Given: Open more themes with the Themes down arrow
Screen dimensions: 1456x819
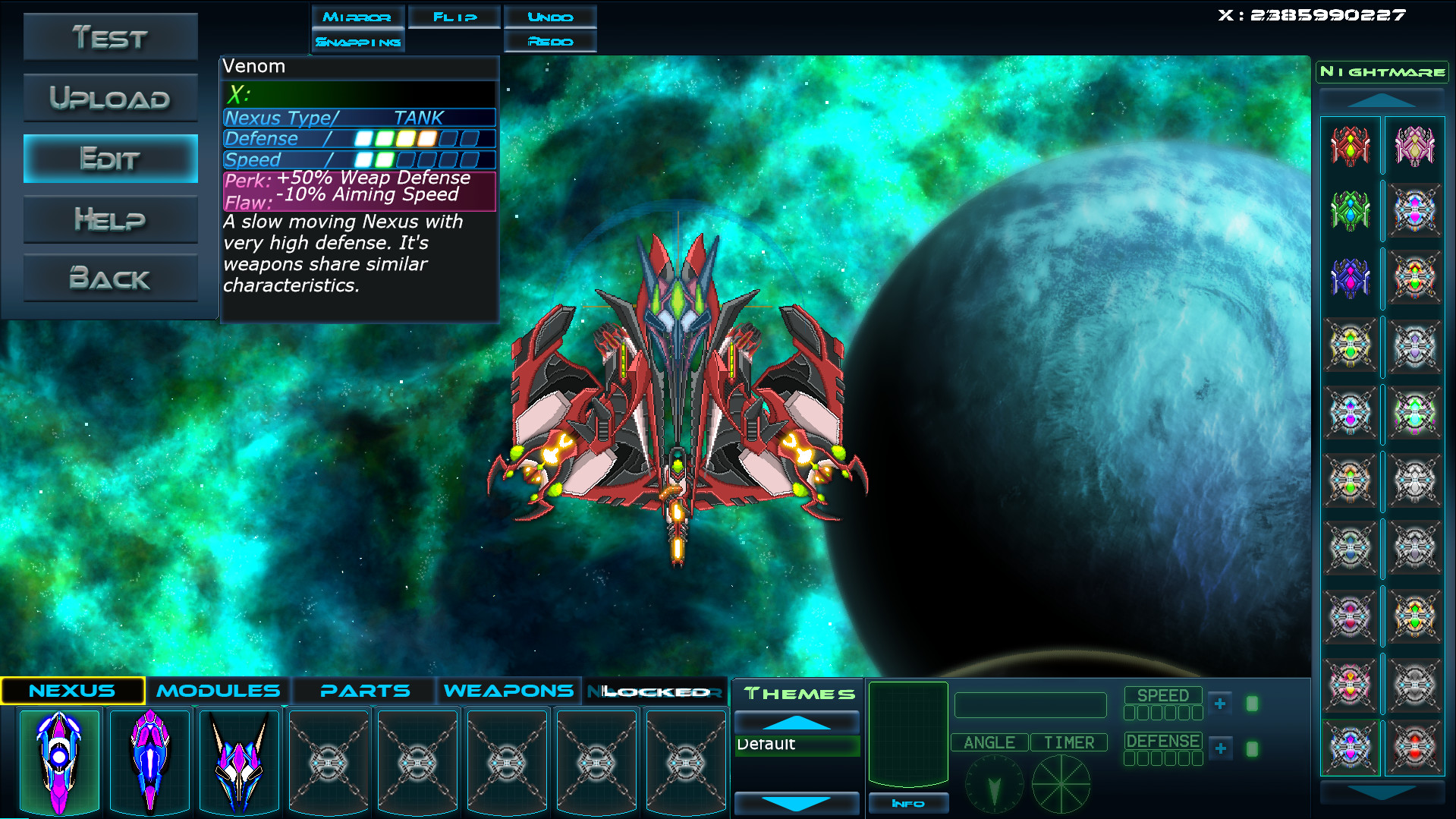Looking at the screenshot, I should point(796,803).
